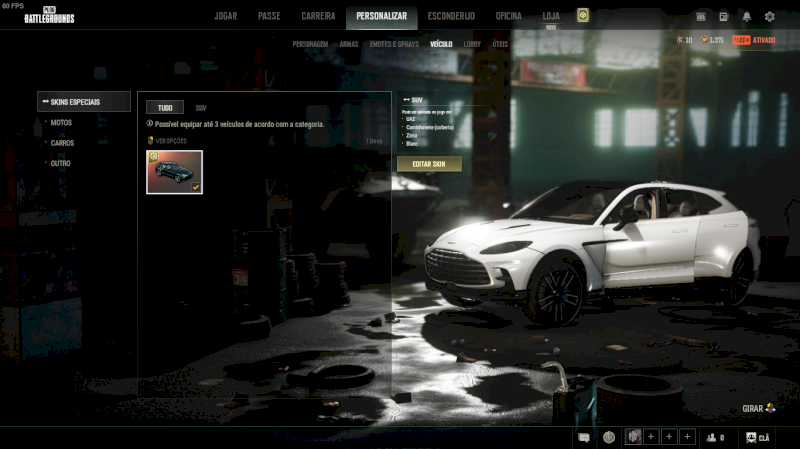Screen dimensions: 800x449
Task: Open settings with the gear icon
Action: tap(770, 16)
